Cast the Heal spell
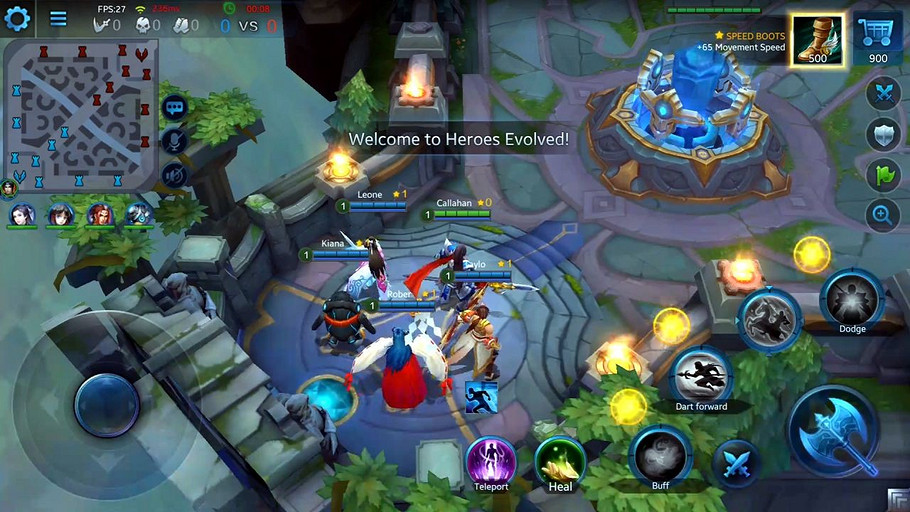 (x=560, y=462)
